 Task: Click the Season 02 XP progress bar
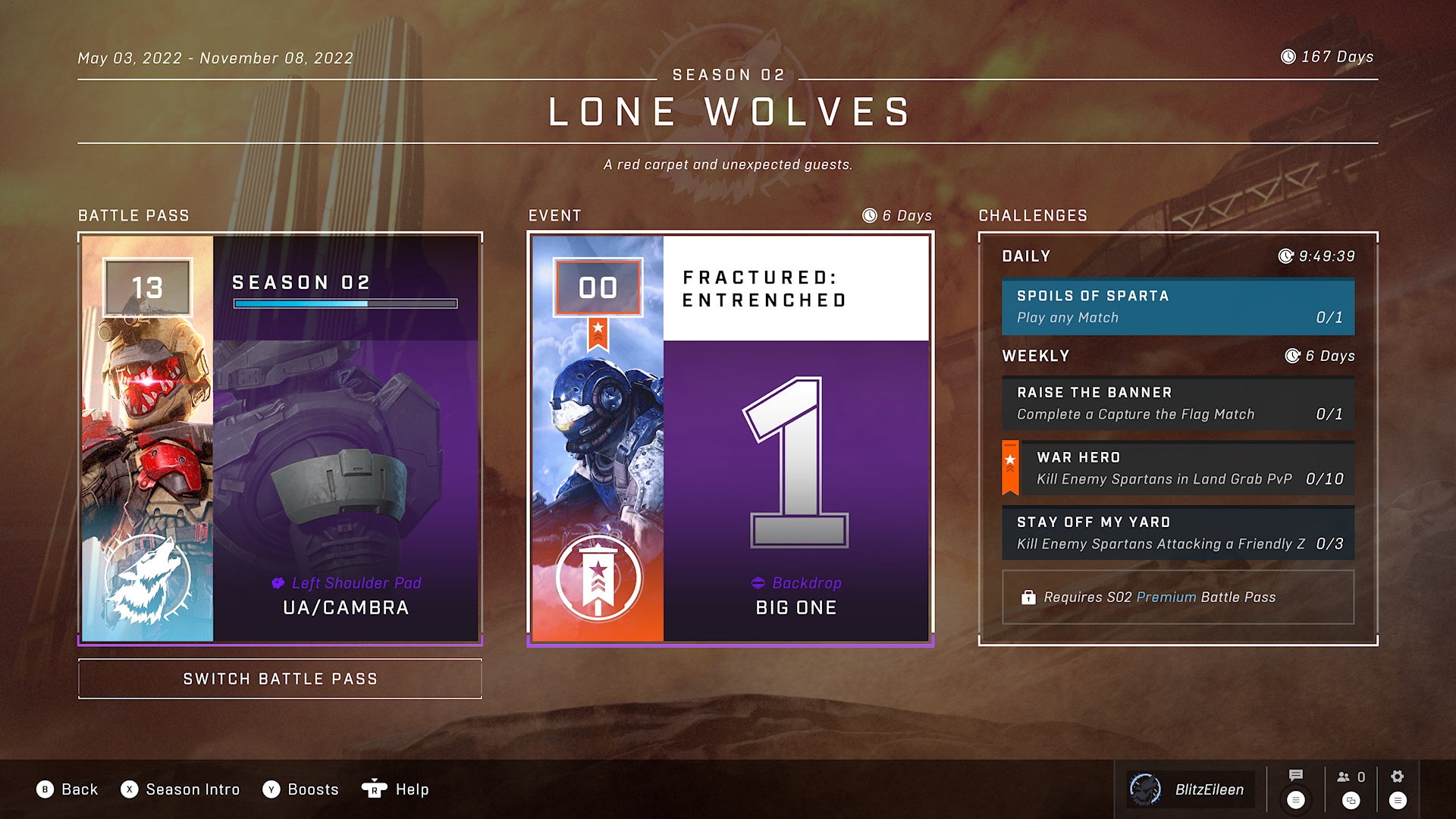coord(346,303)
